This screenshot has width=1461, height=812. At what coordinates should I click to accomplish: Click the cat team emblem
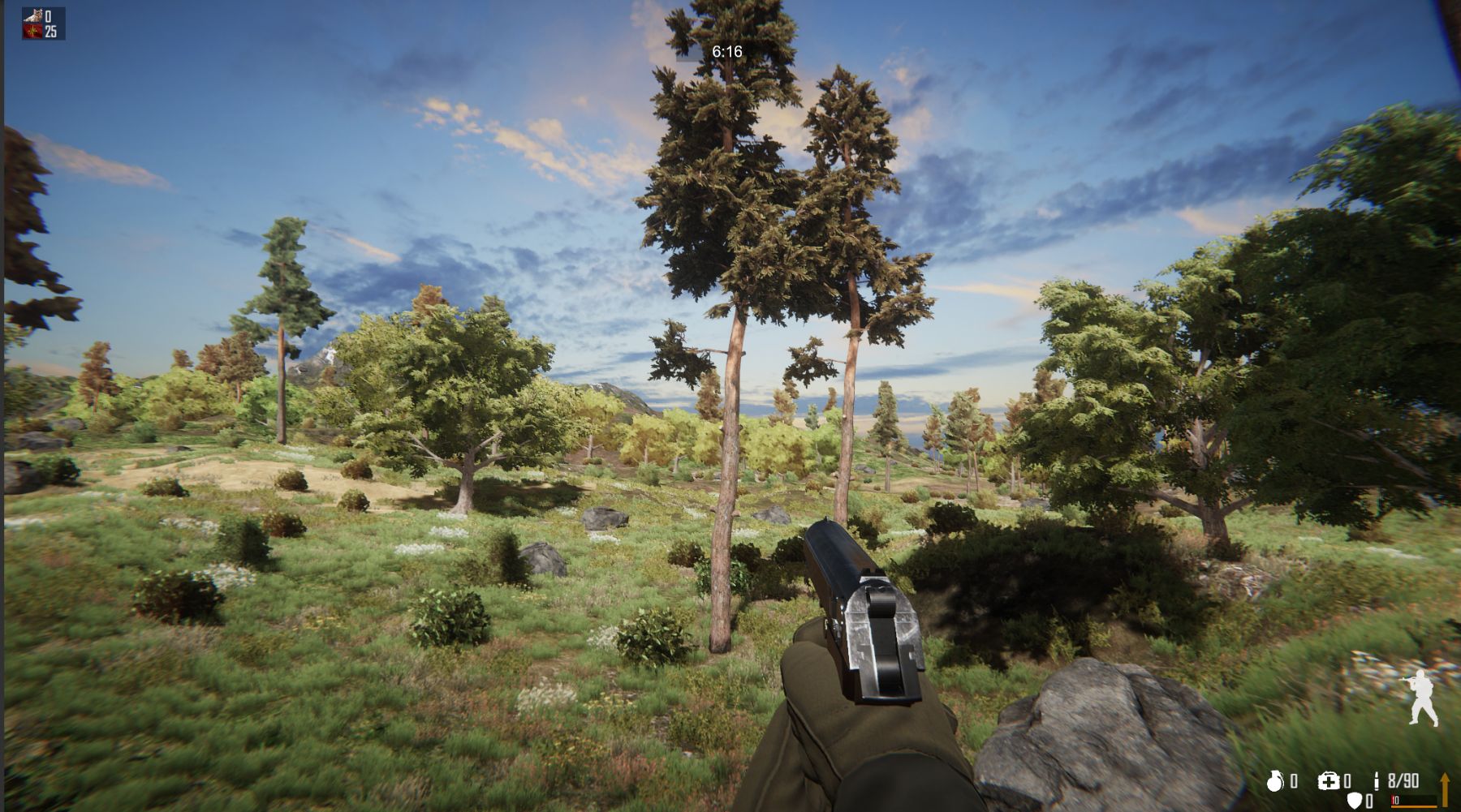pyautogui.click(x=32, y=16)
